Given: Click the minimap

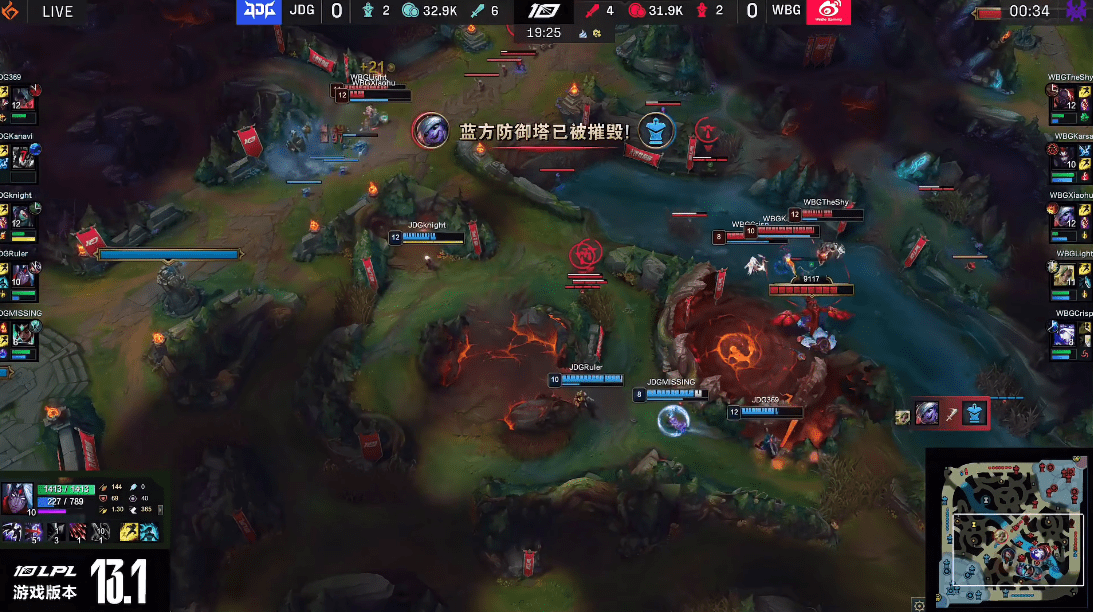Looking at the screenshot, I should click(x=1008, y=530).
